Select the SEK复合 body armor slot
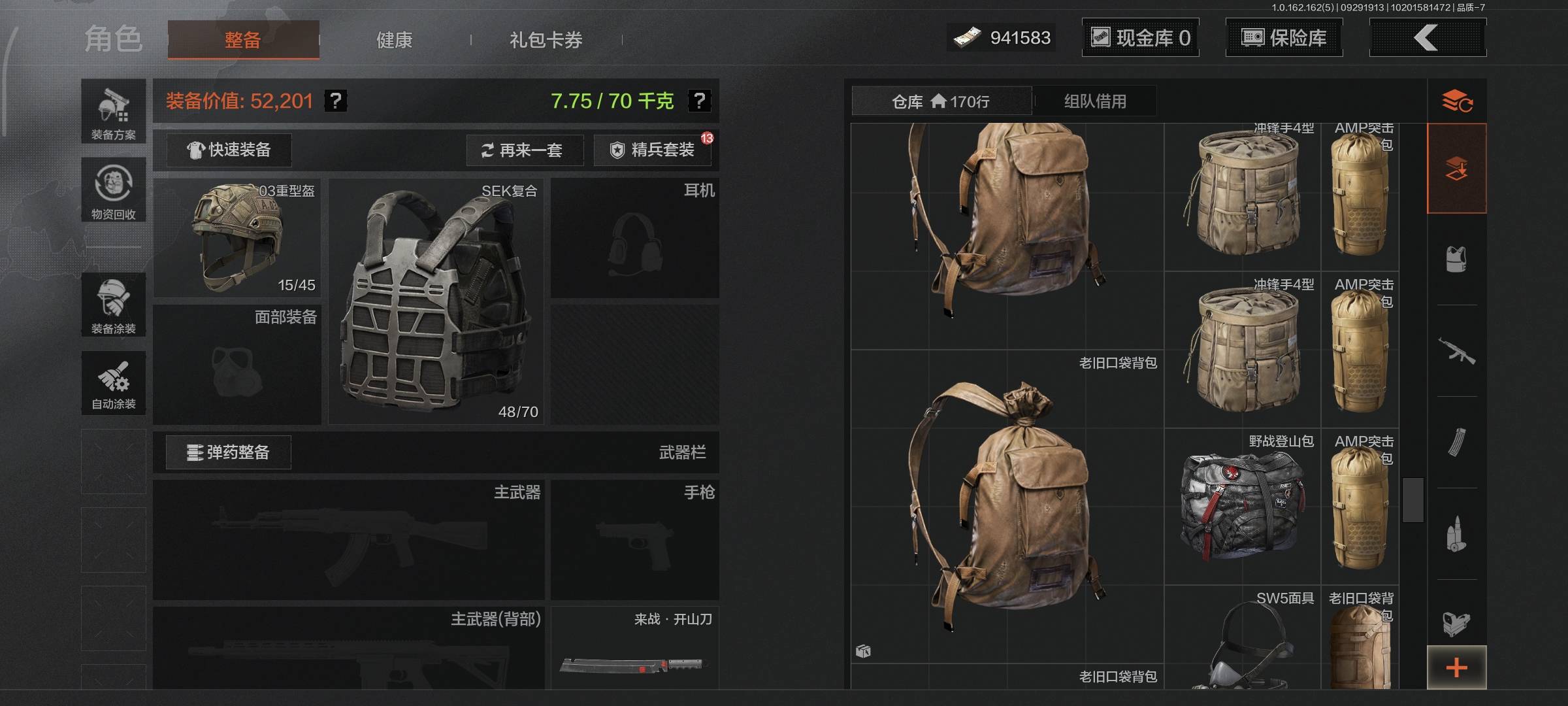This screenshot has width=1568, height=706. point(435,302)
